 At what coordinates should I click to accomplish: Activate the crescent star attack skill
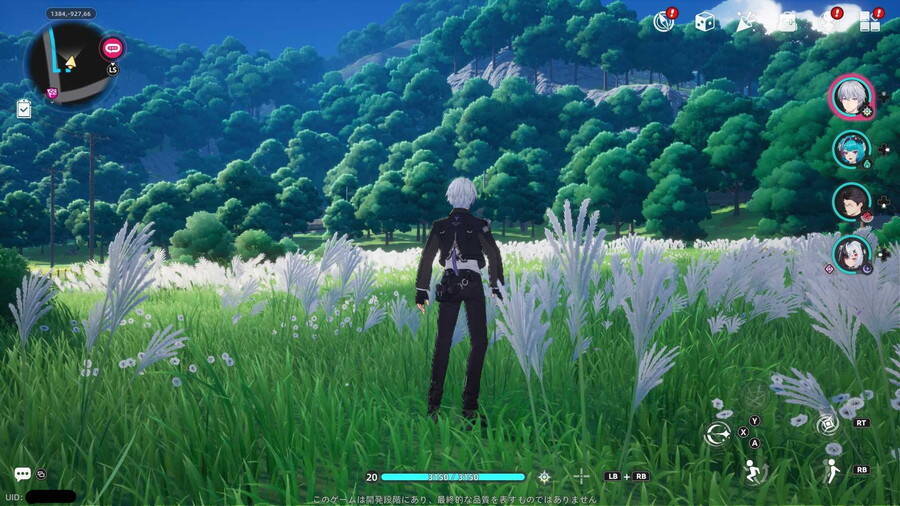(717, 434)
